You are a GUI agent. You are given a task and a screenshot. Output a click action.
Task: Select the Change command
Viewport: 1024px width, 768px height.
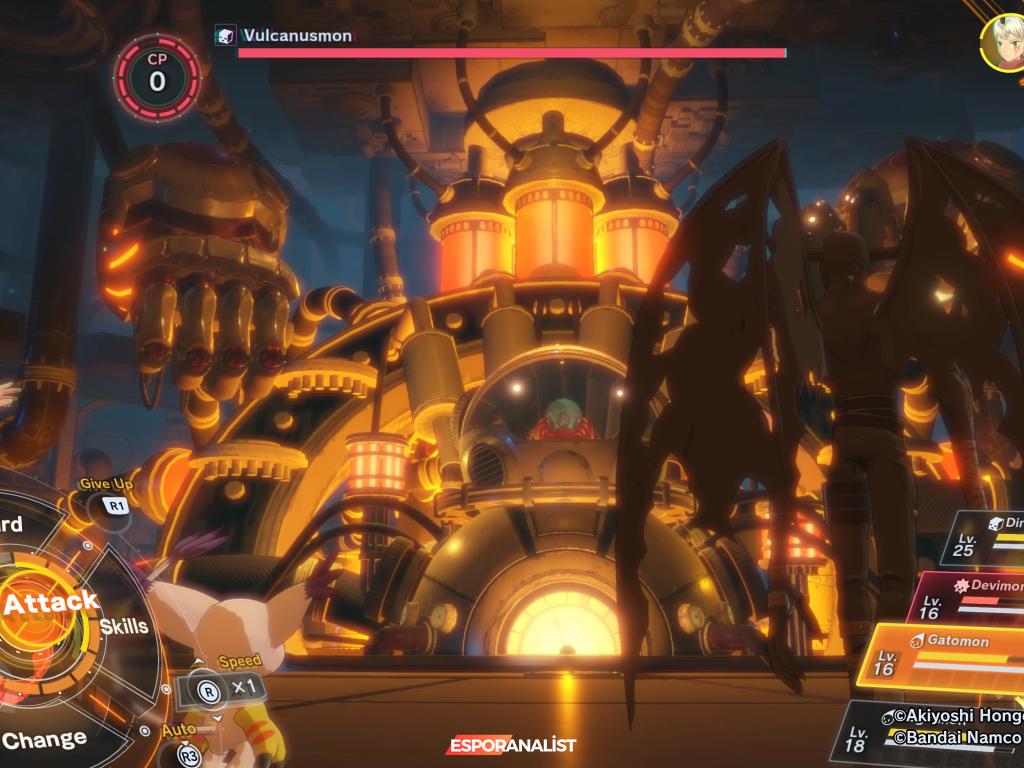[x=44, y=740]
